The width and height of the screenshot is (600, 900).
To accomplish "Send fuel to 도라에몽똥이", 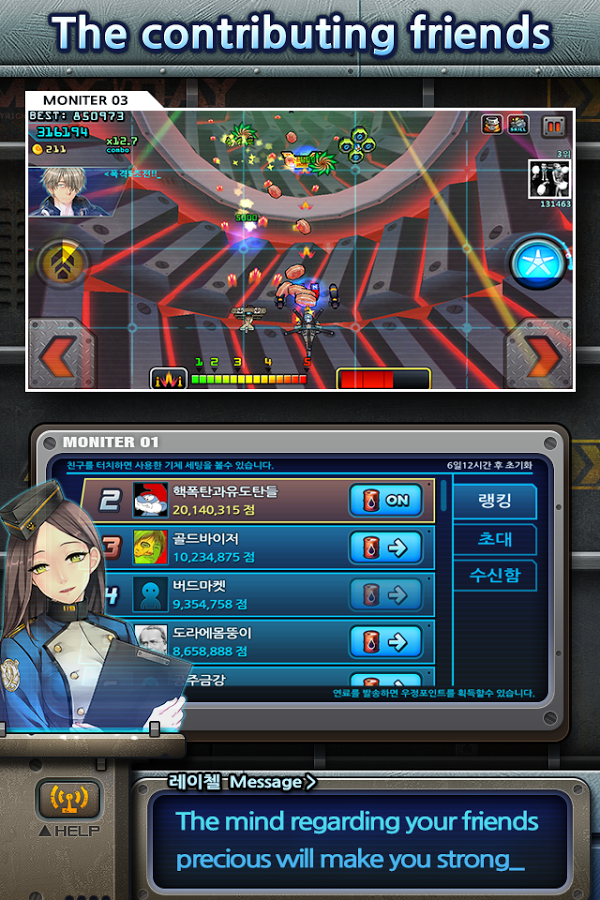I will pos(386,641).
